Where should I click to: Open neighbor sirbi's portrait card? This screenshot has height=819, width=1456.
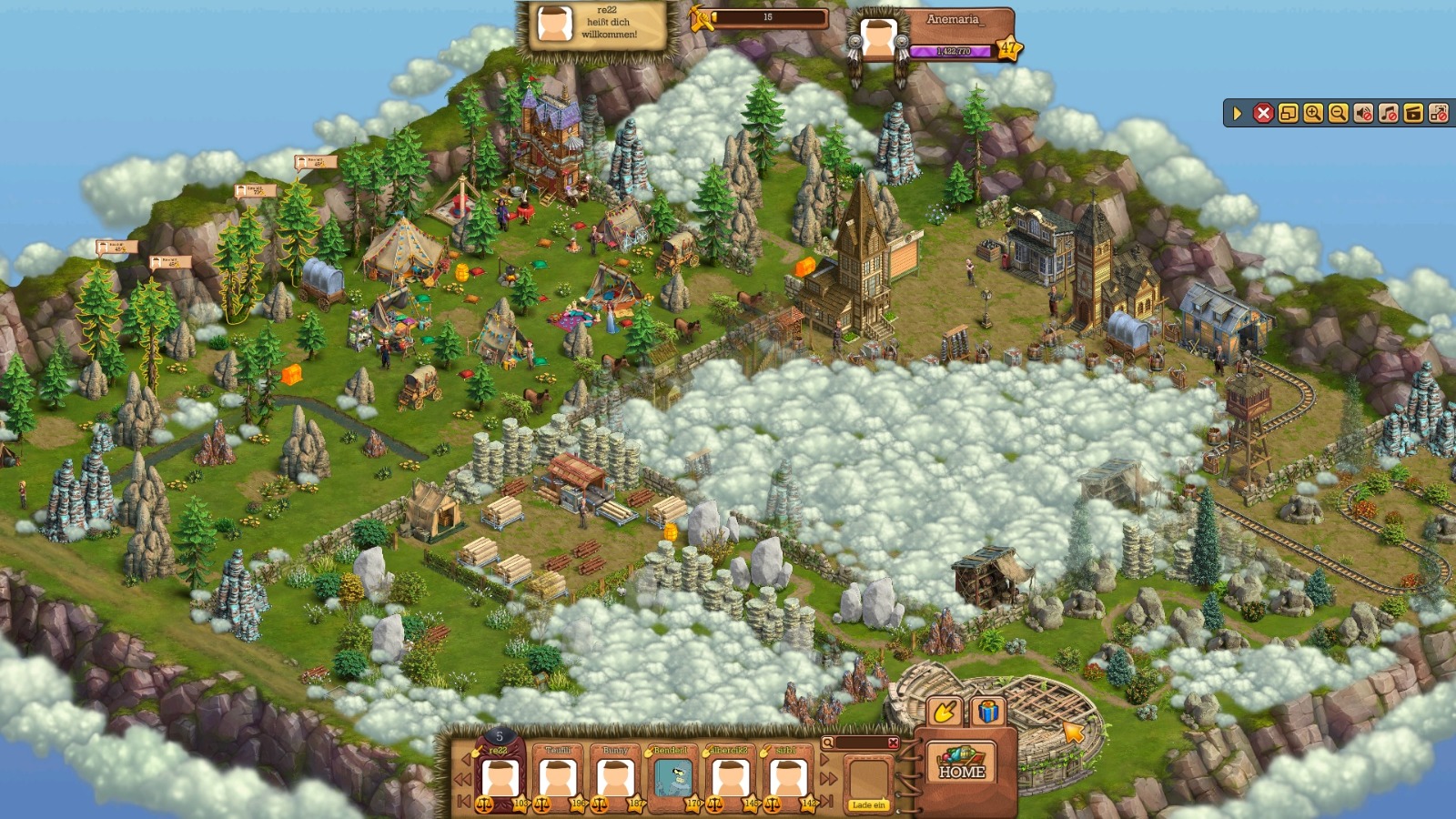[x=787, y=778]
